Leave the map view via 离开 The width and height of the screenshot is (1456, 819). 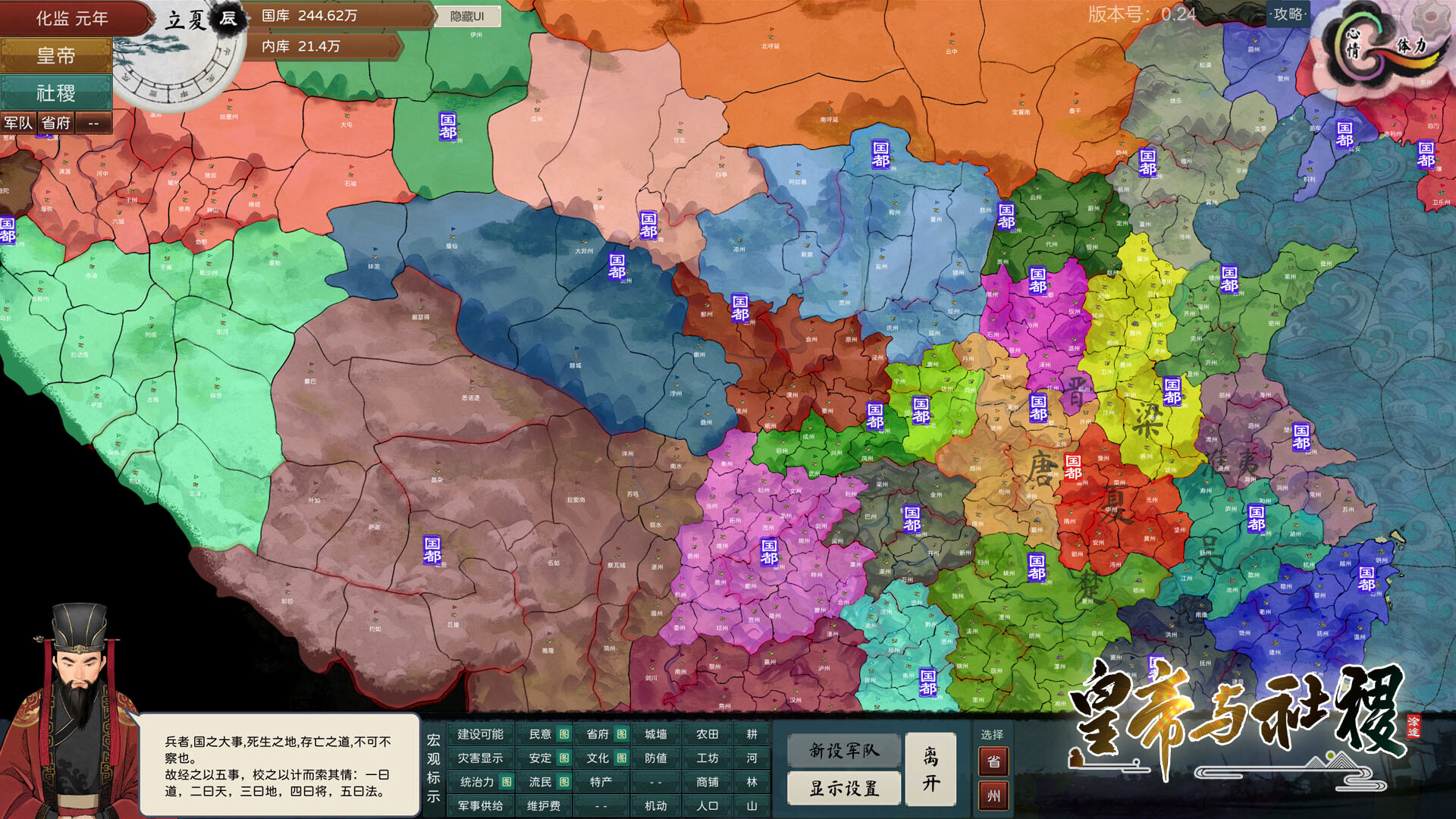point(930,770)
